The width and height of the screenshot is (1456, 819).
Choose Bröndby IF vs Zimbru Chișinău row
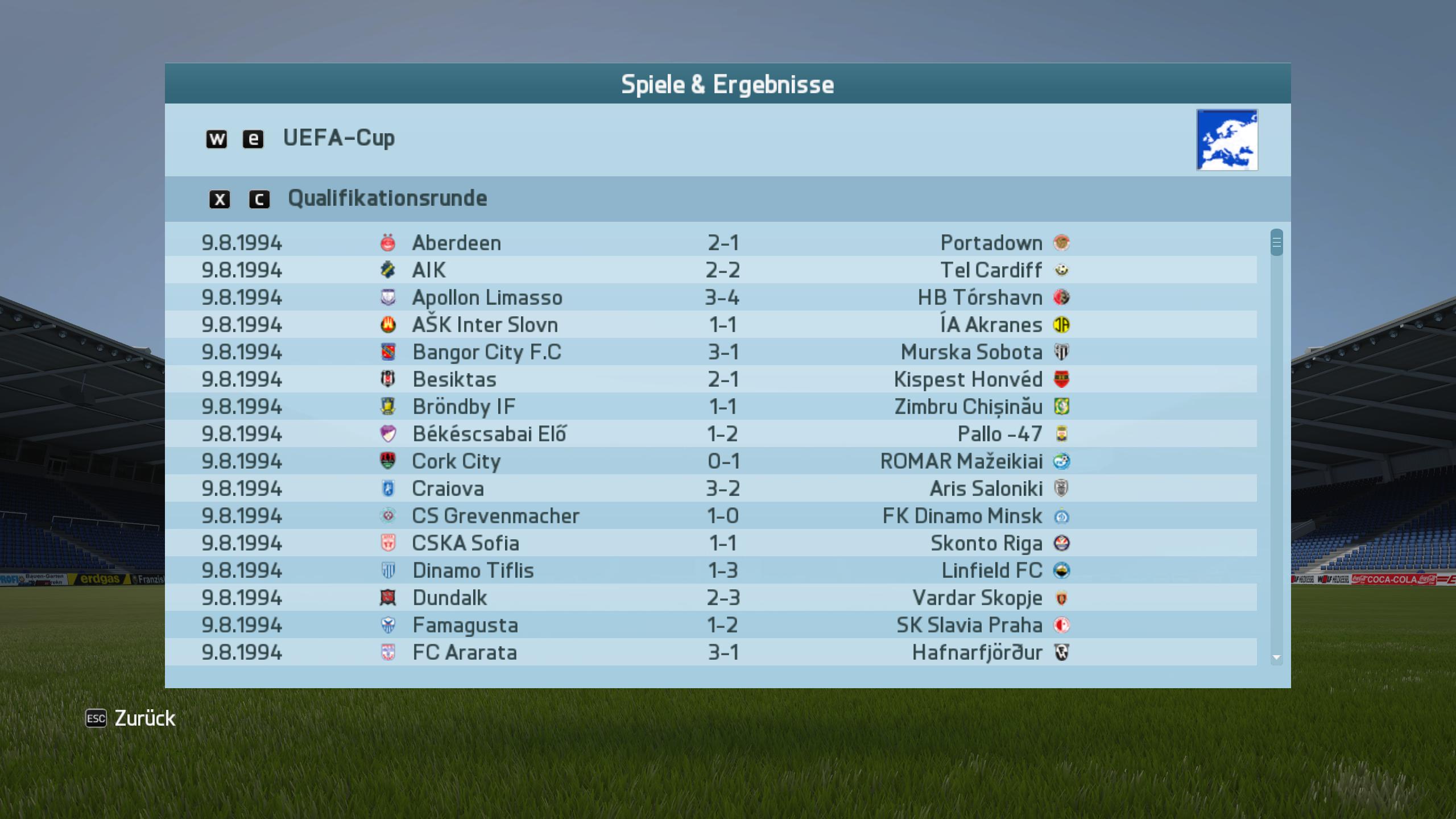(711, 407)
